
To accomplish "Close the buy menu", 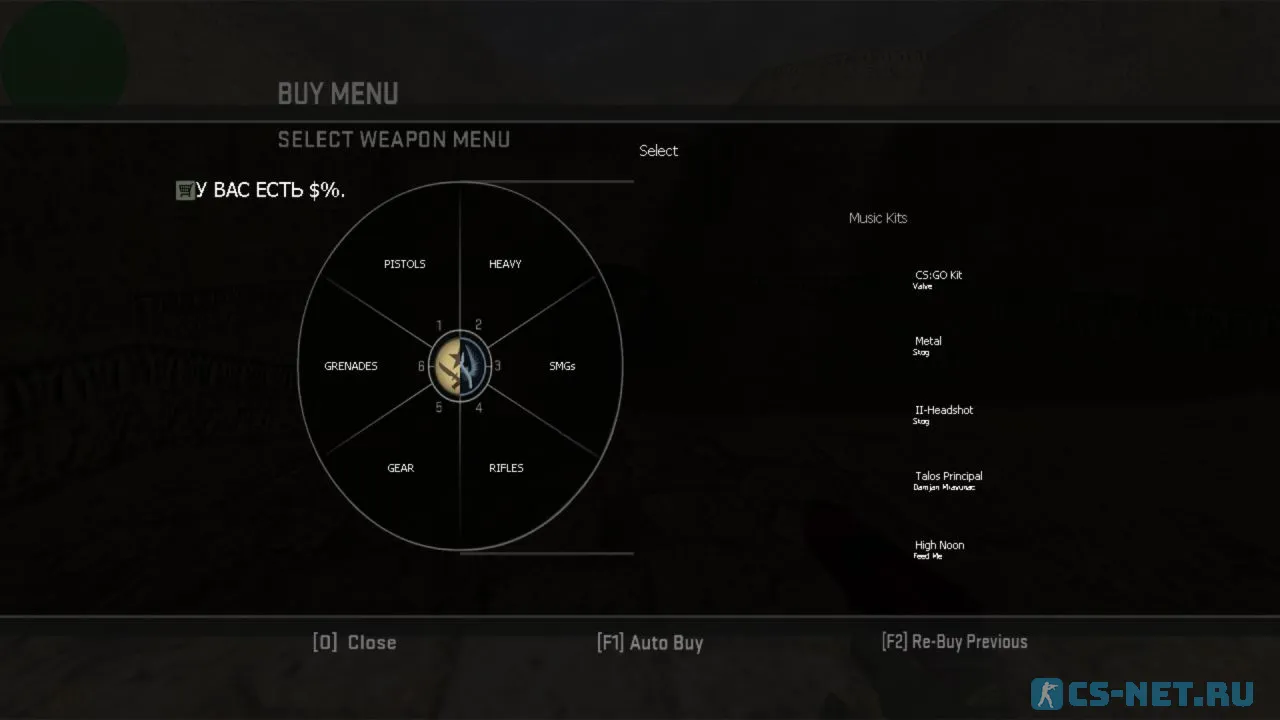I will click(354, 642).
